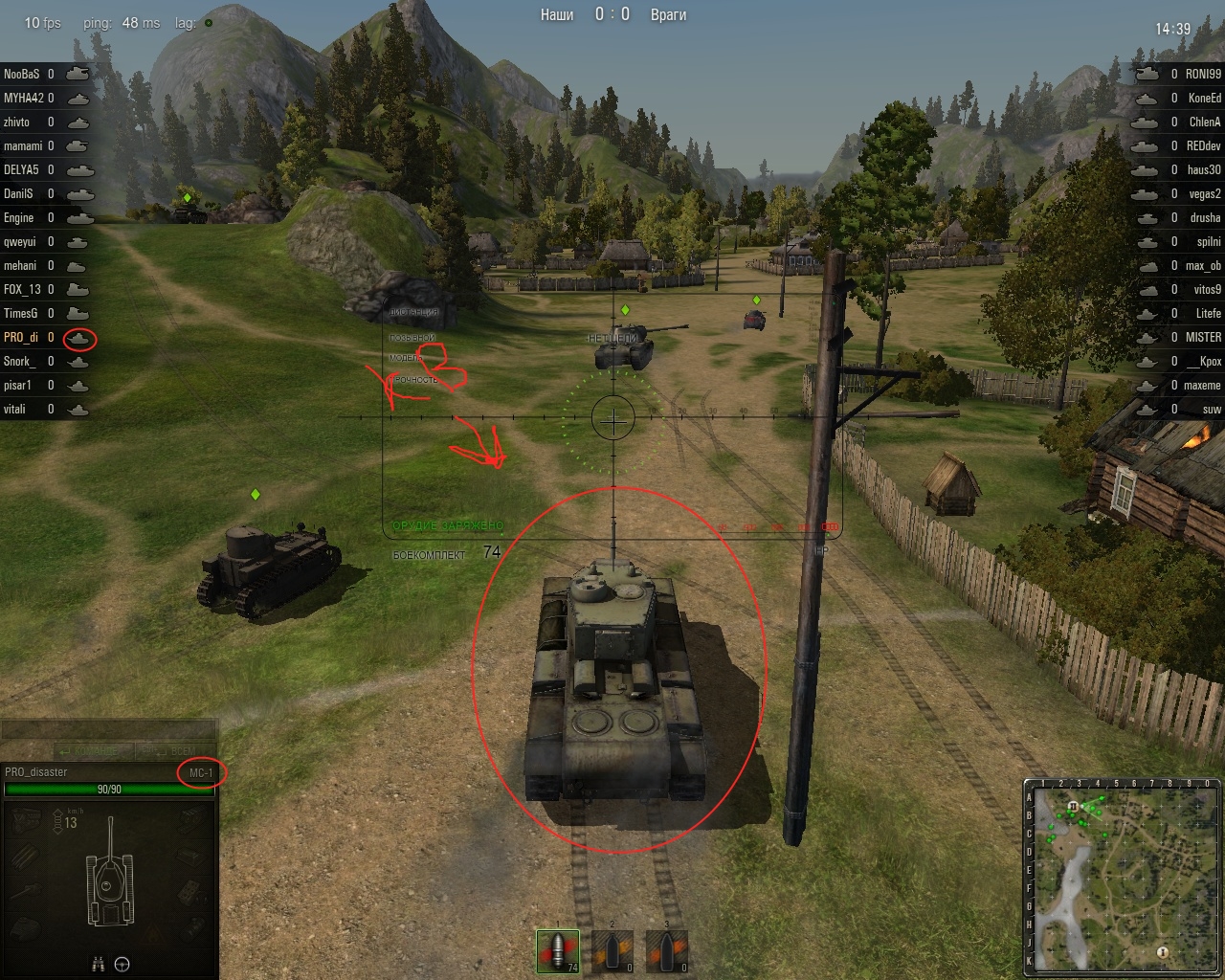1225x980 pixels.
Task: Select PRO_di row in the allied list
Action: click(21, 337)
